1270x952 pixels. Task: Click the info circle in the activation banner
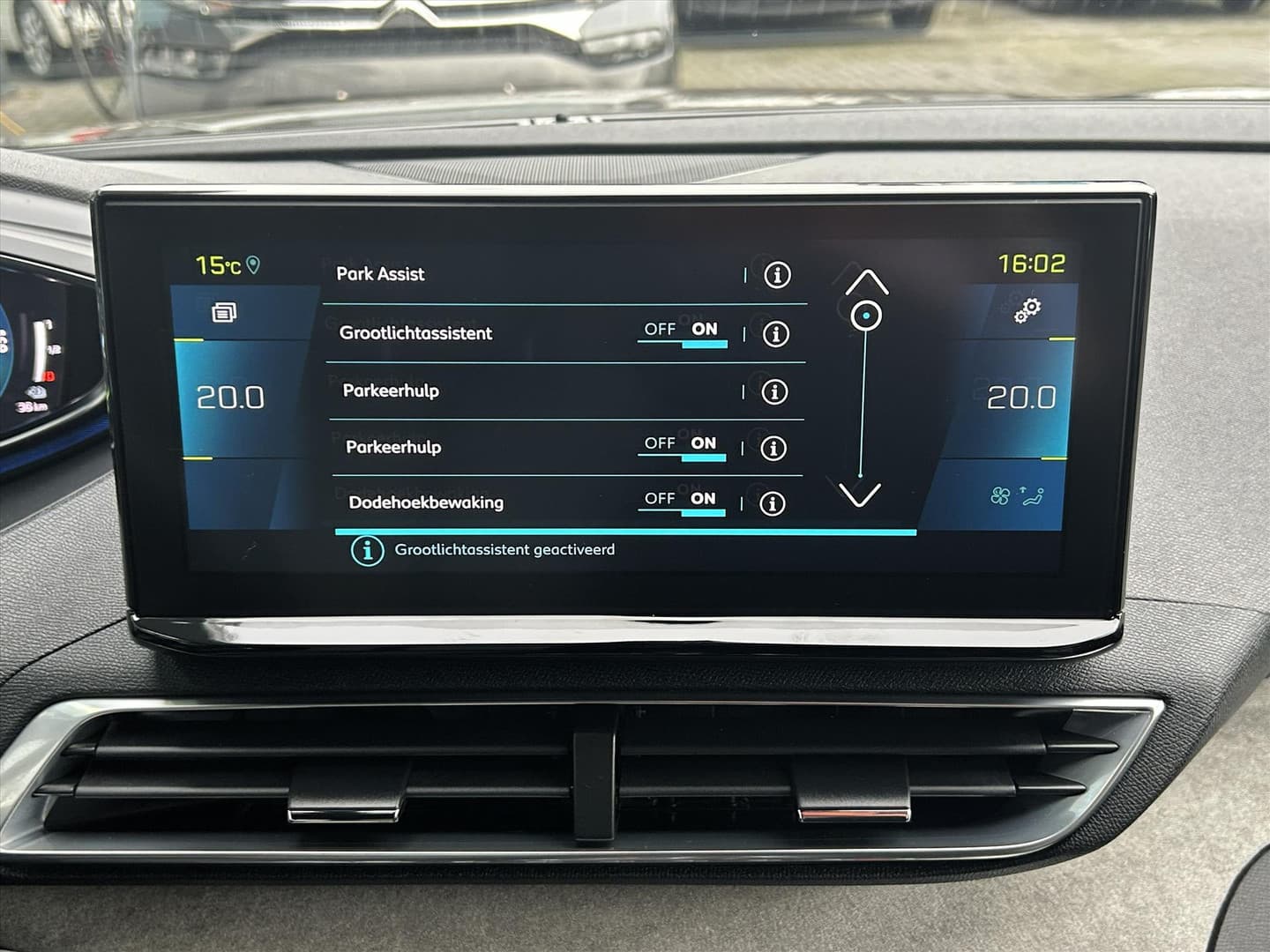click(x=366, y=549)
